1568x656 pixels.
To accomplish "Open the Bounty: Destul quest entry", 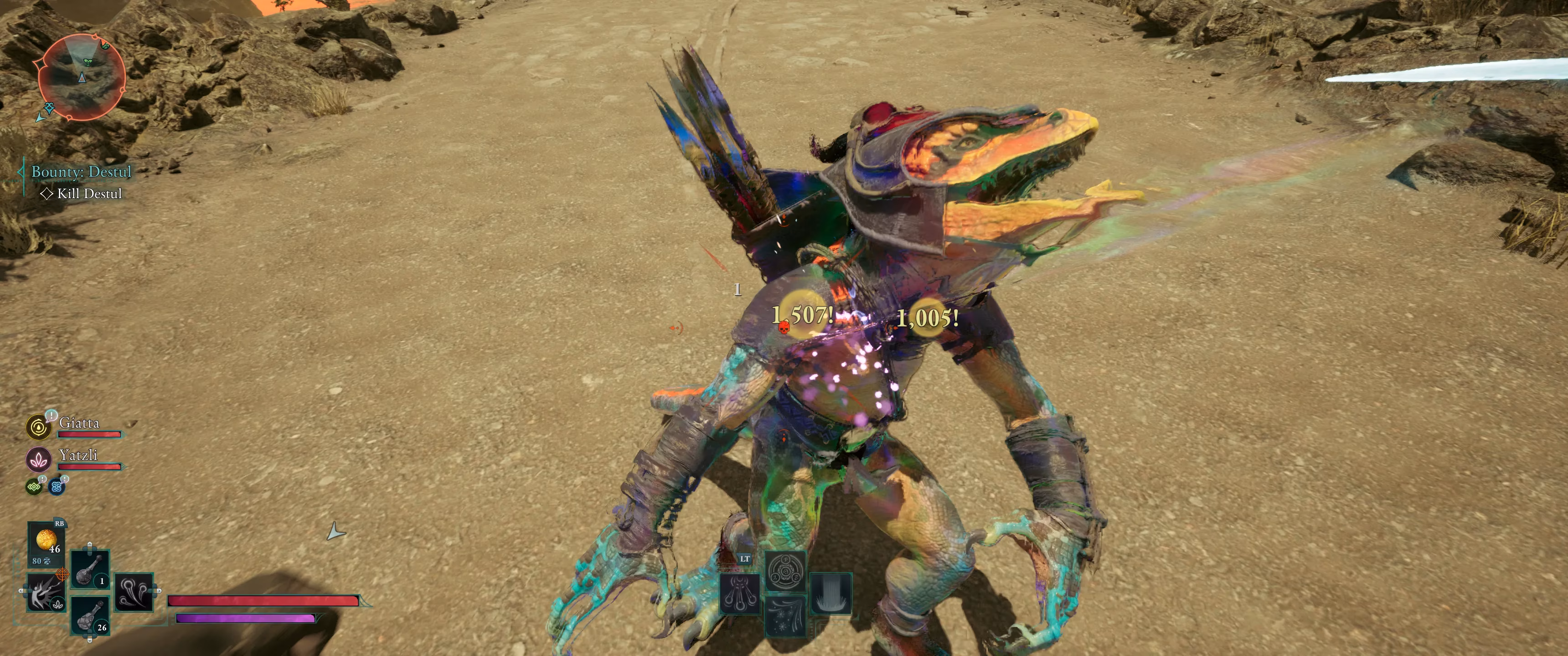I will pyautogui.click(x=81, y=172).
